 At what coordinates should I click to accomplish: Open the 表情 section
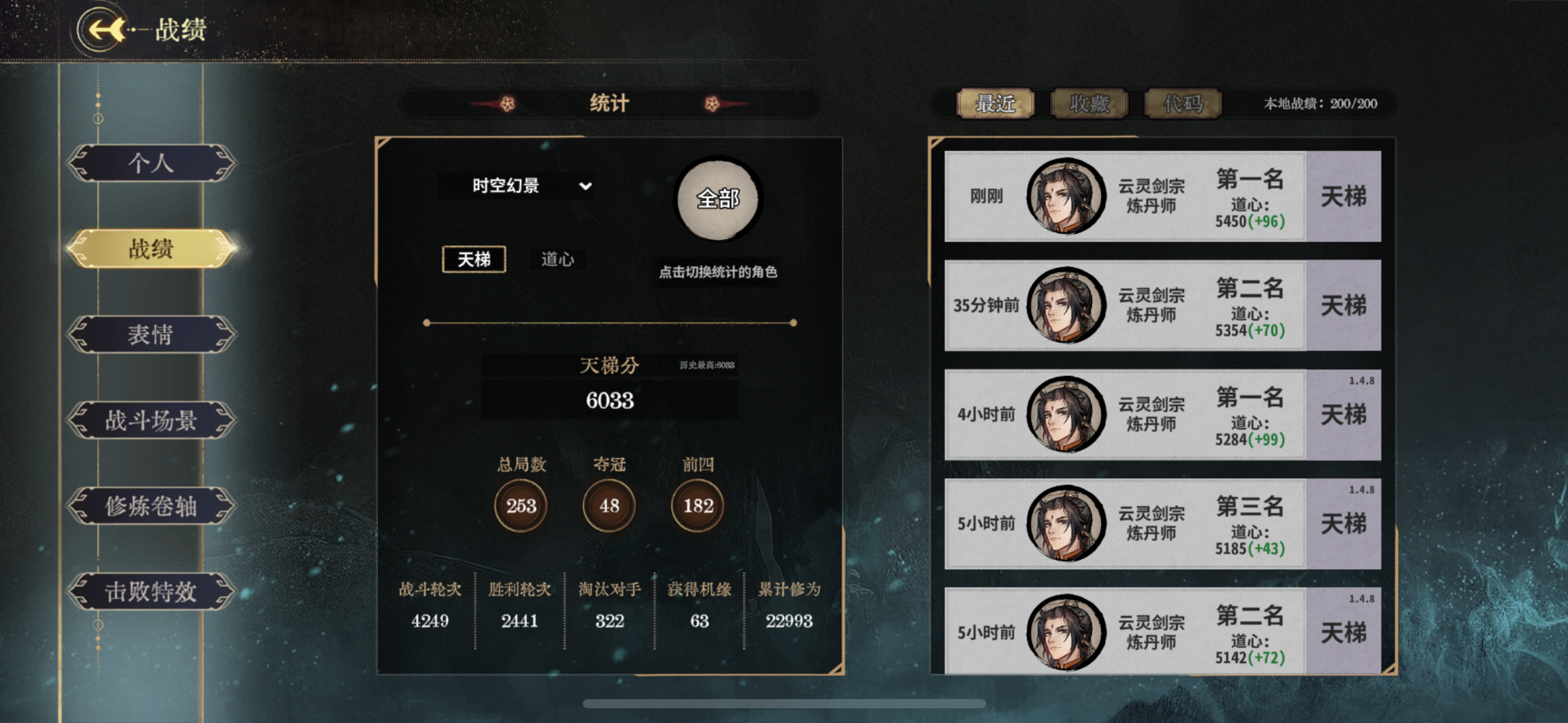point(152,335)
